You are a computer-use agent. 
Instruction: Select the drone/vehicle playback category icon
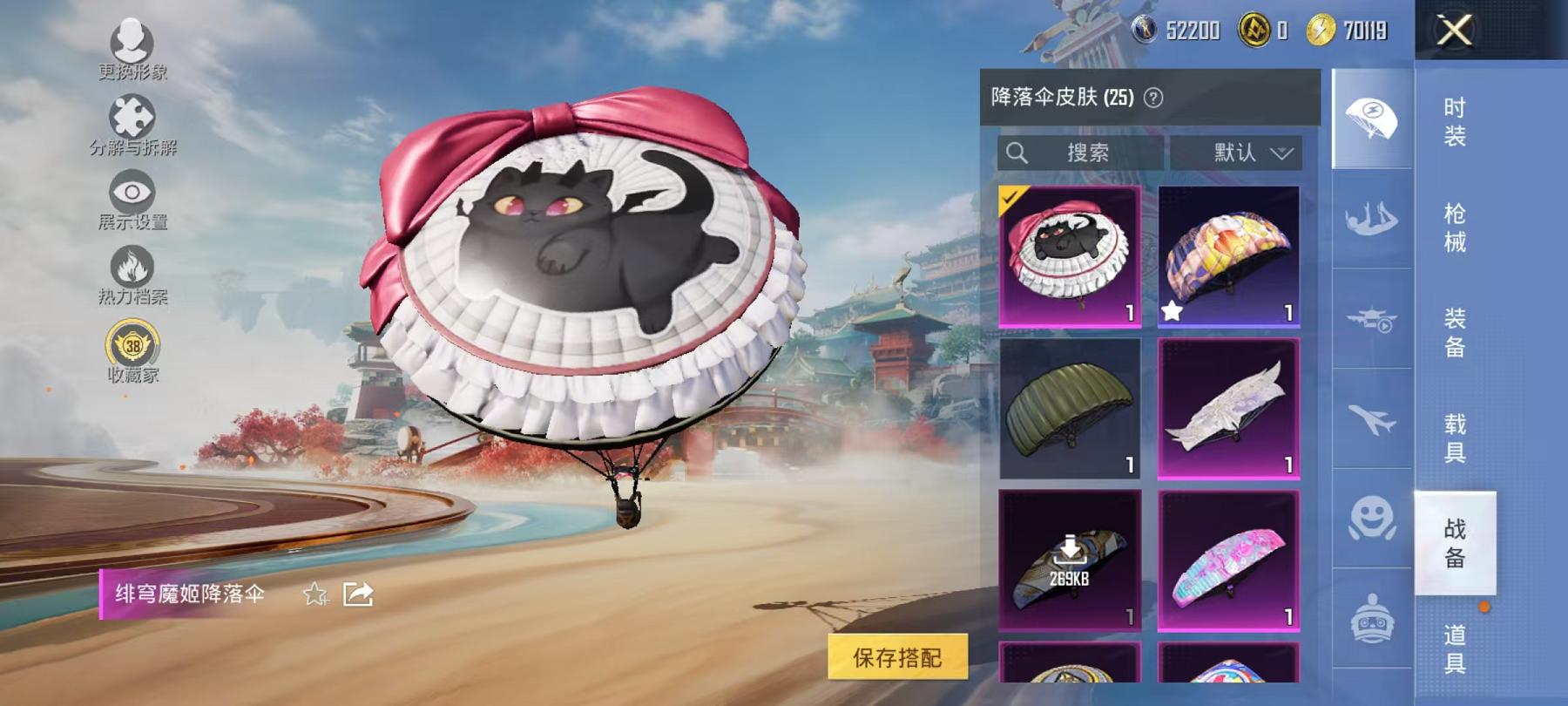[x=1370, y=321]
